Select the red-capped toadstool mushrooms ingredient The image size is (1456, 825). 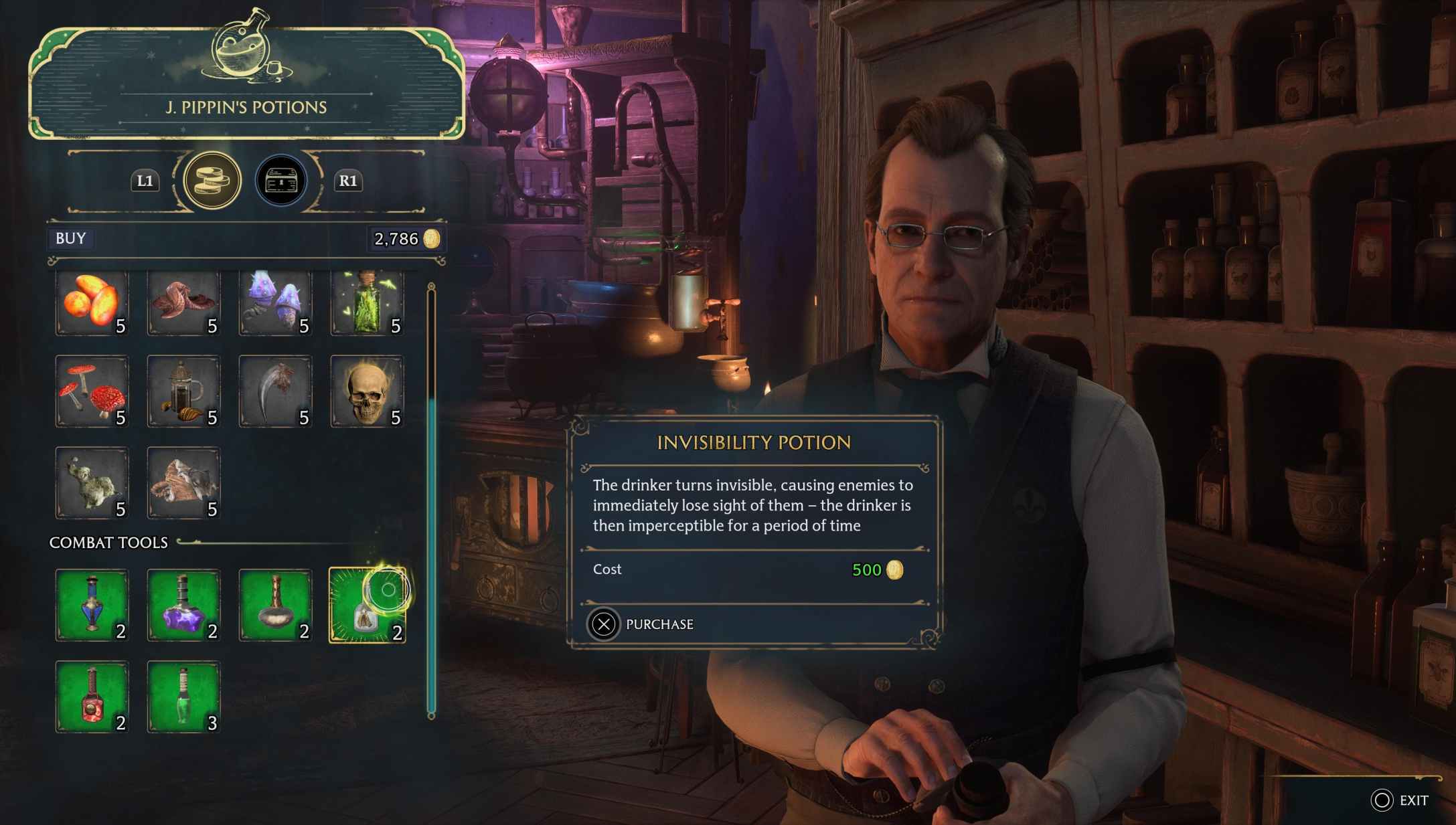(92, 390)
